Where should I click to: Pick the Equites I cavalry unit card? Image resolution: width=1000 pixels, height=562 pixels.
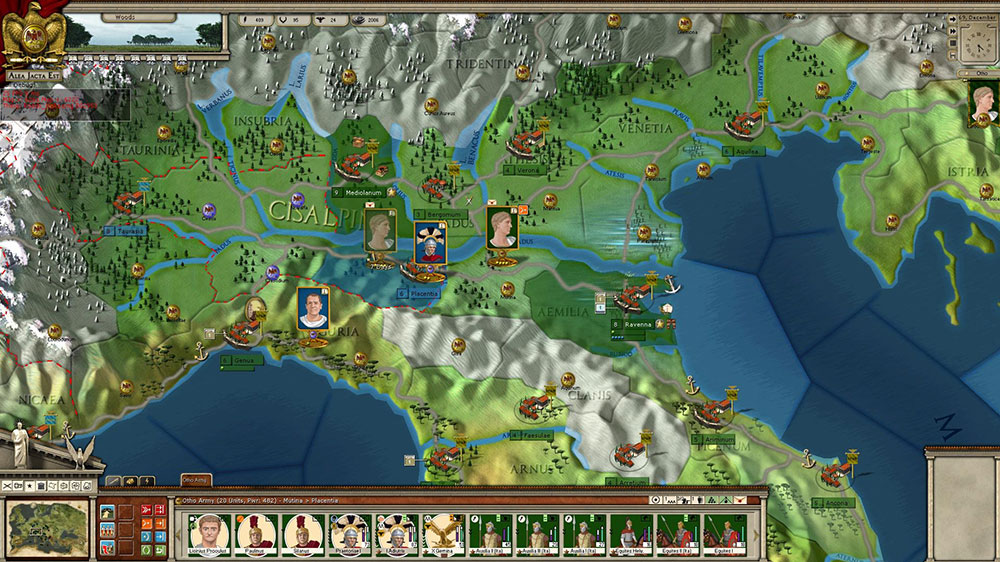[723, 533]
